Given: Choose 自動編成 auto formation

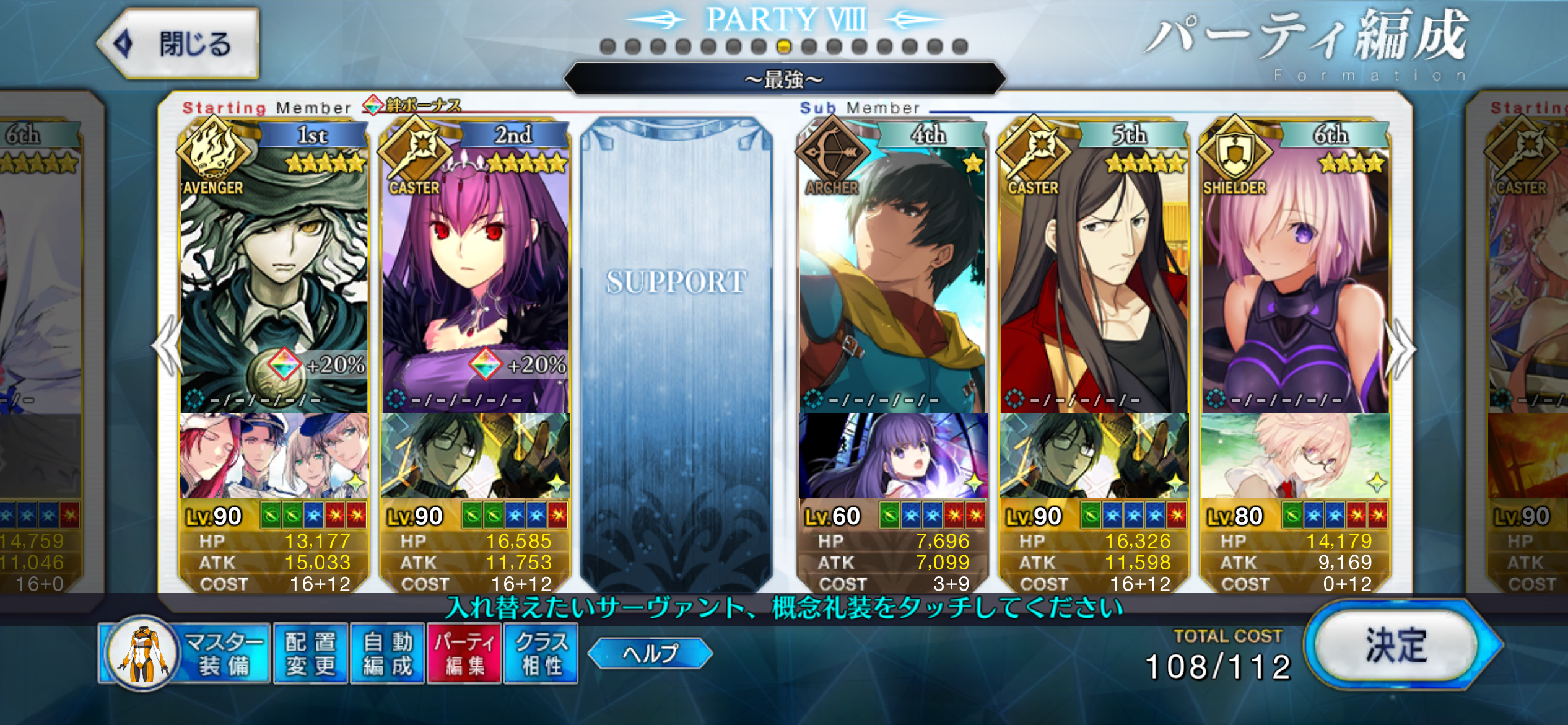Looking at the screenshot, I should [x=388, y=654].
